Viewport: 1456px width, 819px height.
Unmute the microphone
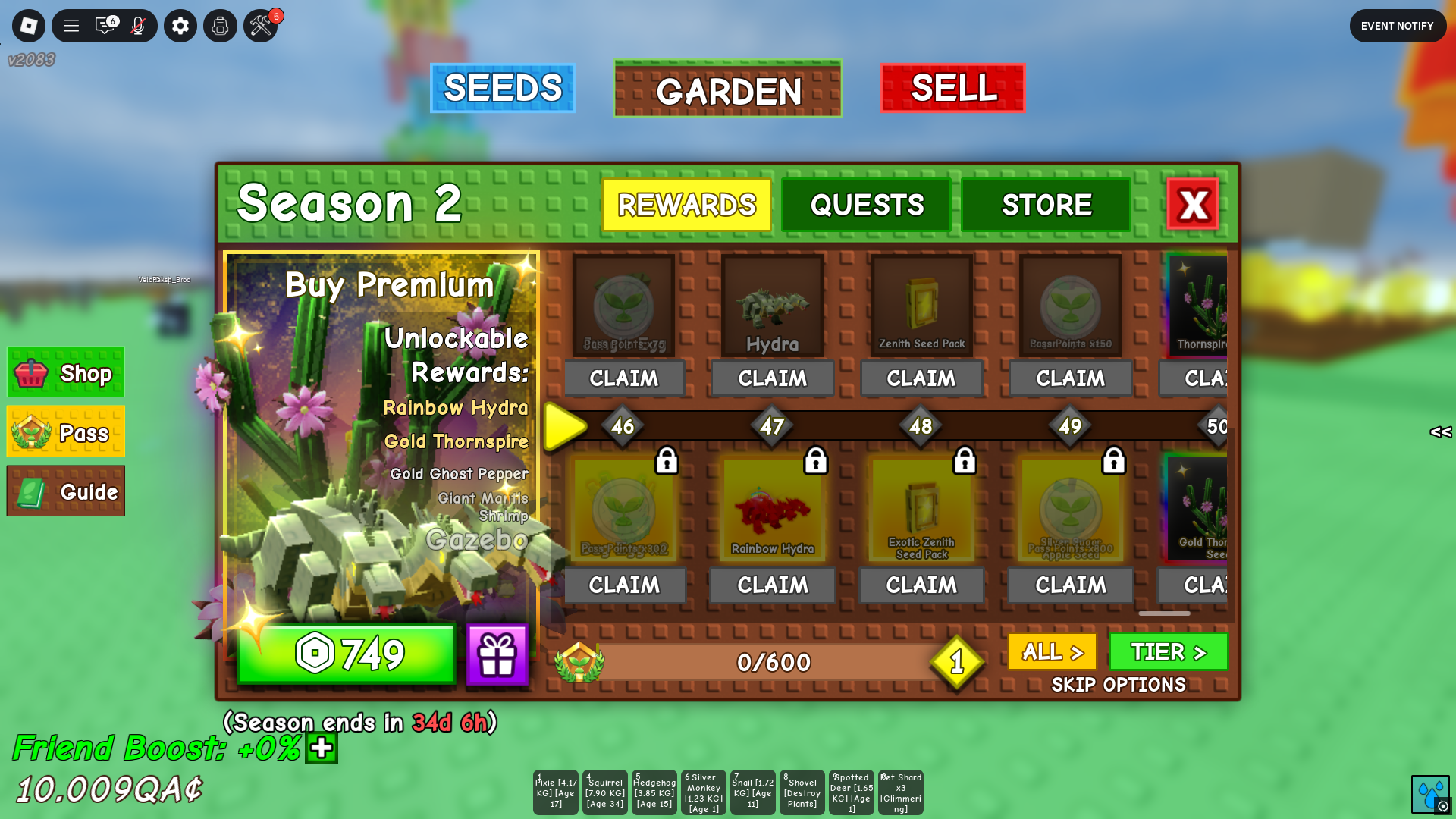(136, 25)
